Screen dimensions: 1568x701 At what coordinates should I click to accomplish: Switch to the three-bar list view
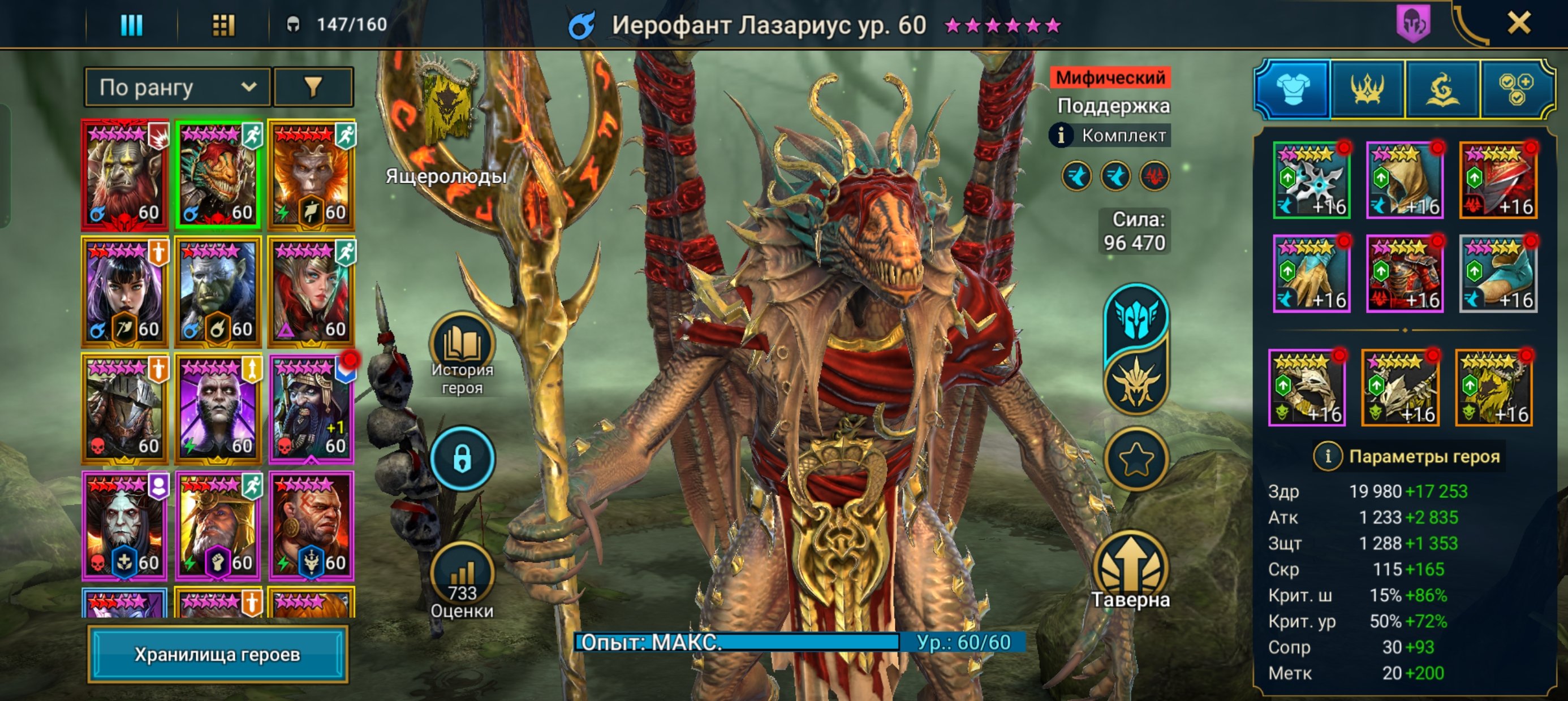[131, 25]
